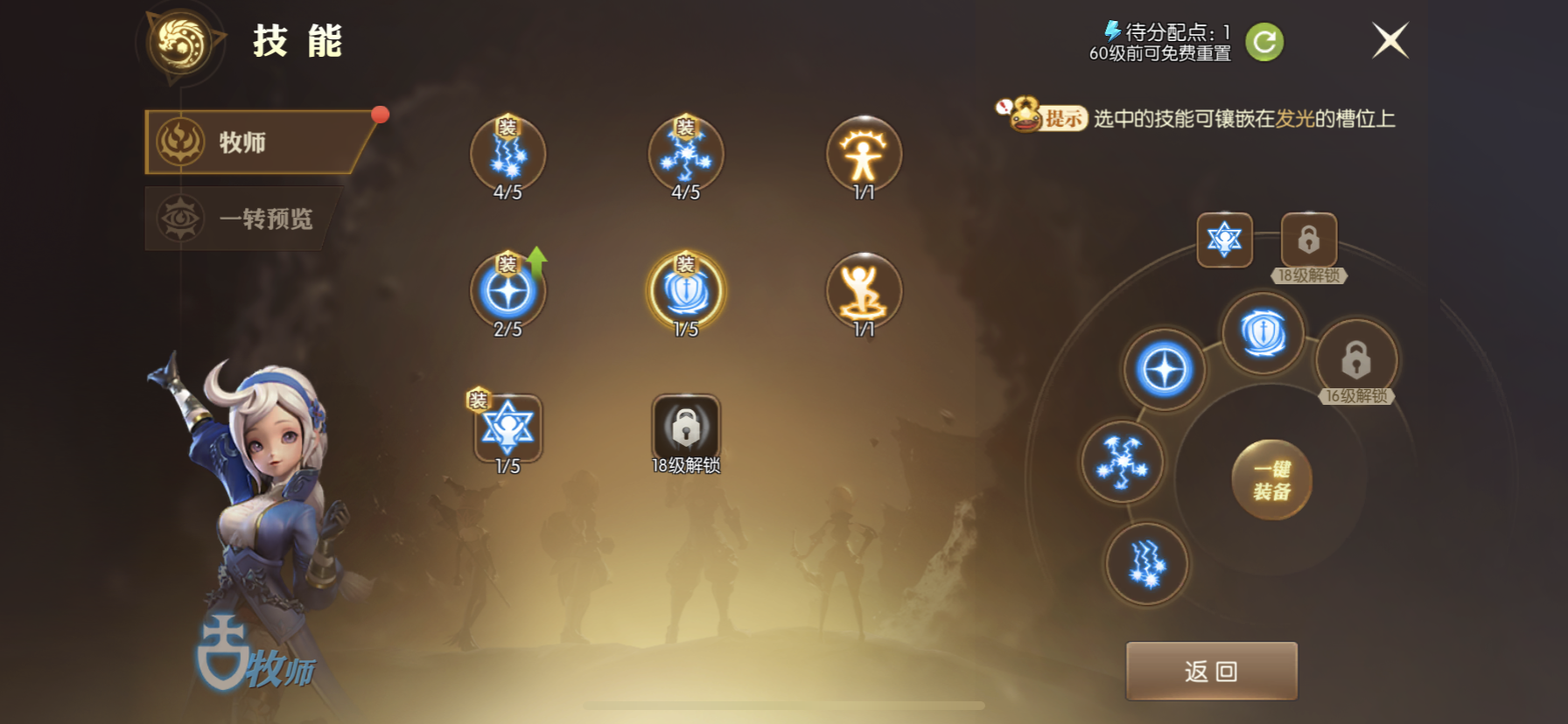Select the star-burst slot on skill wheel
This screenshot has height=724, width=1568.
1122,462
